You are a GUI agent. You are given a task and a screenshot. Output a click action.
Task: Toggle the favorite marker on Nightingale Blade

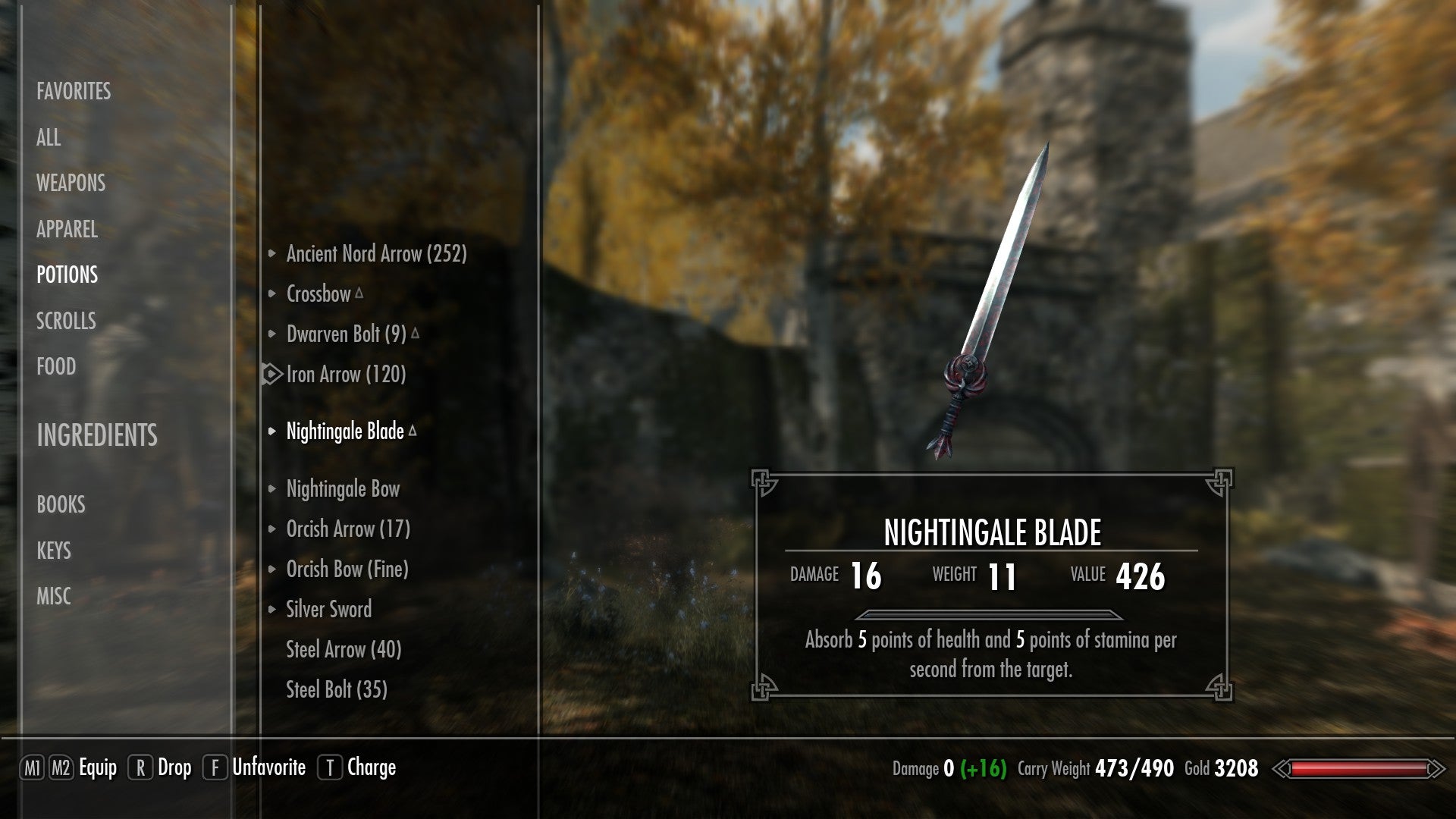click(x=414, y=429)
